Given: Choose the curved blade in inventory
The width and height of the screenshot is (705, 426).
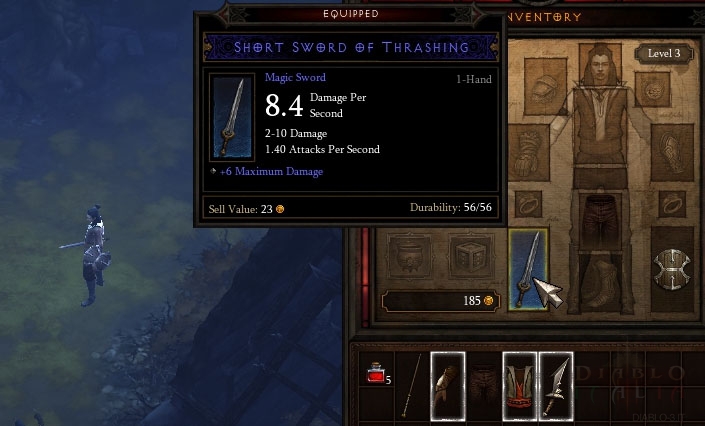Looking at the screenshot, I should pos(555,385).
